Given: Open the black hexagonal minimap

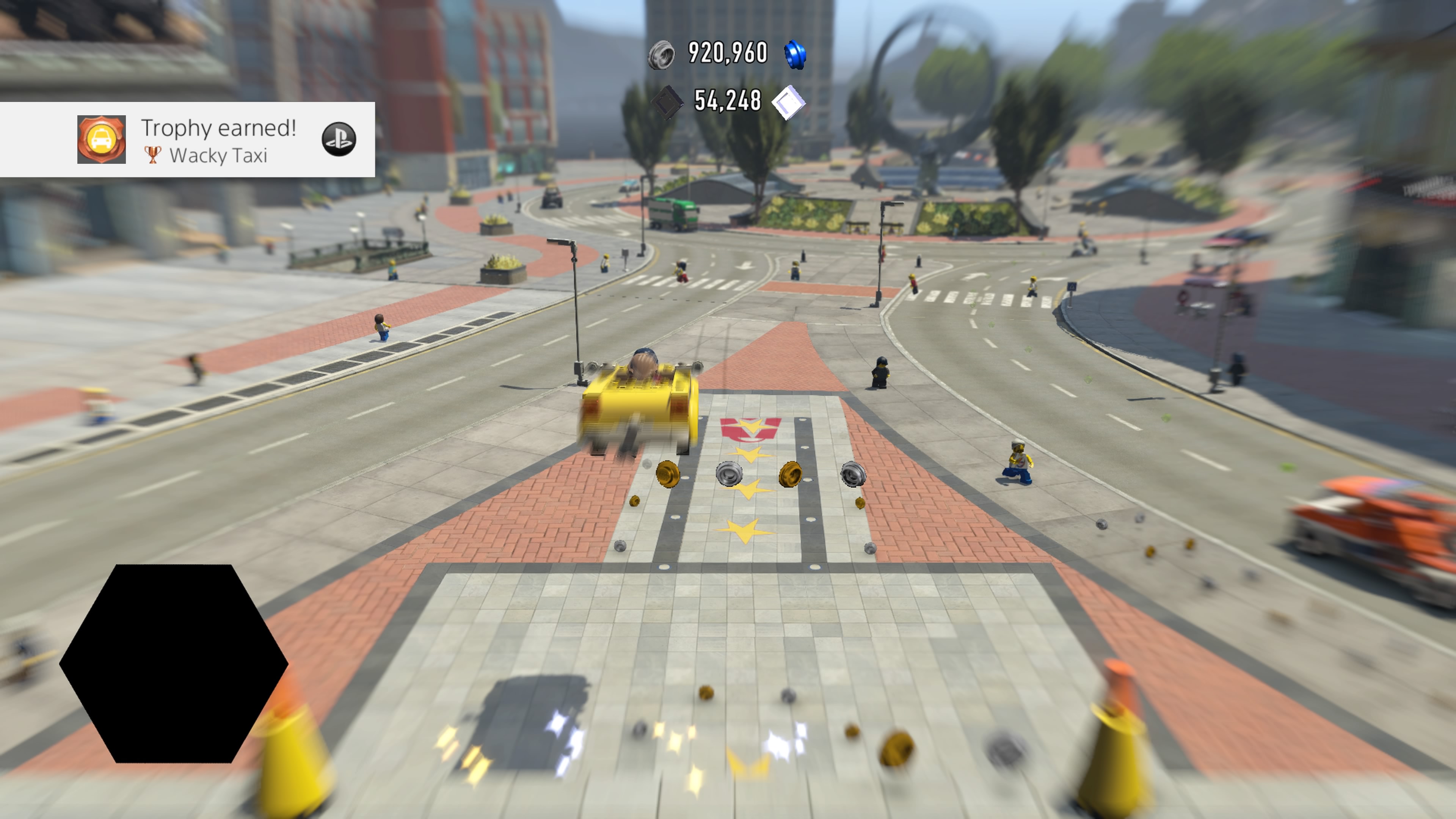Looking at the screenshot, I should pos(174,663).
